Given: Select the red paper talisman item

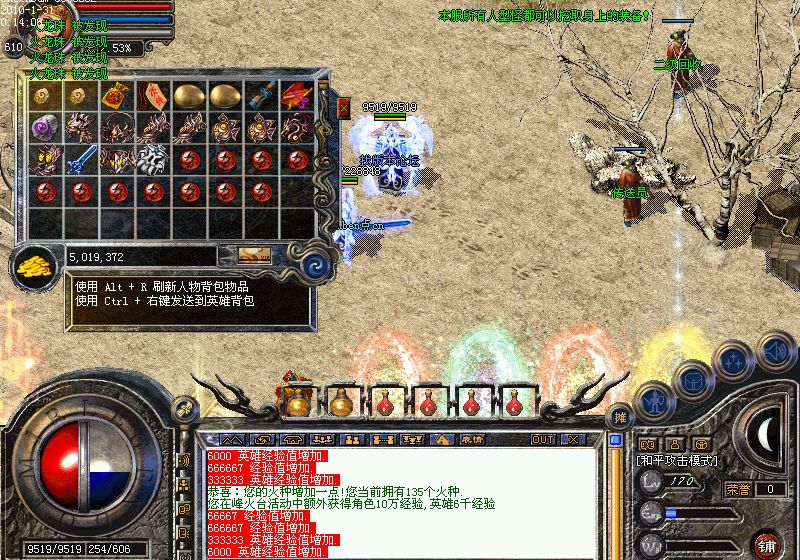Looking at the screenshot, I should point(152,96).
